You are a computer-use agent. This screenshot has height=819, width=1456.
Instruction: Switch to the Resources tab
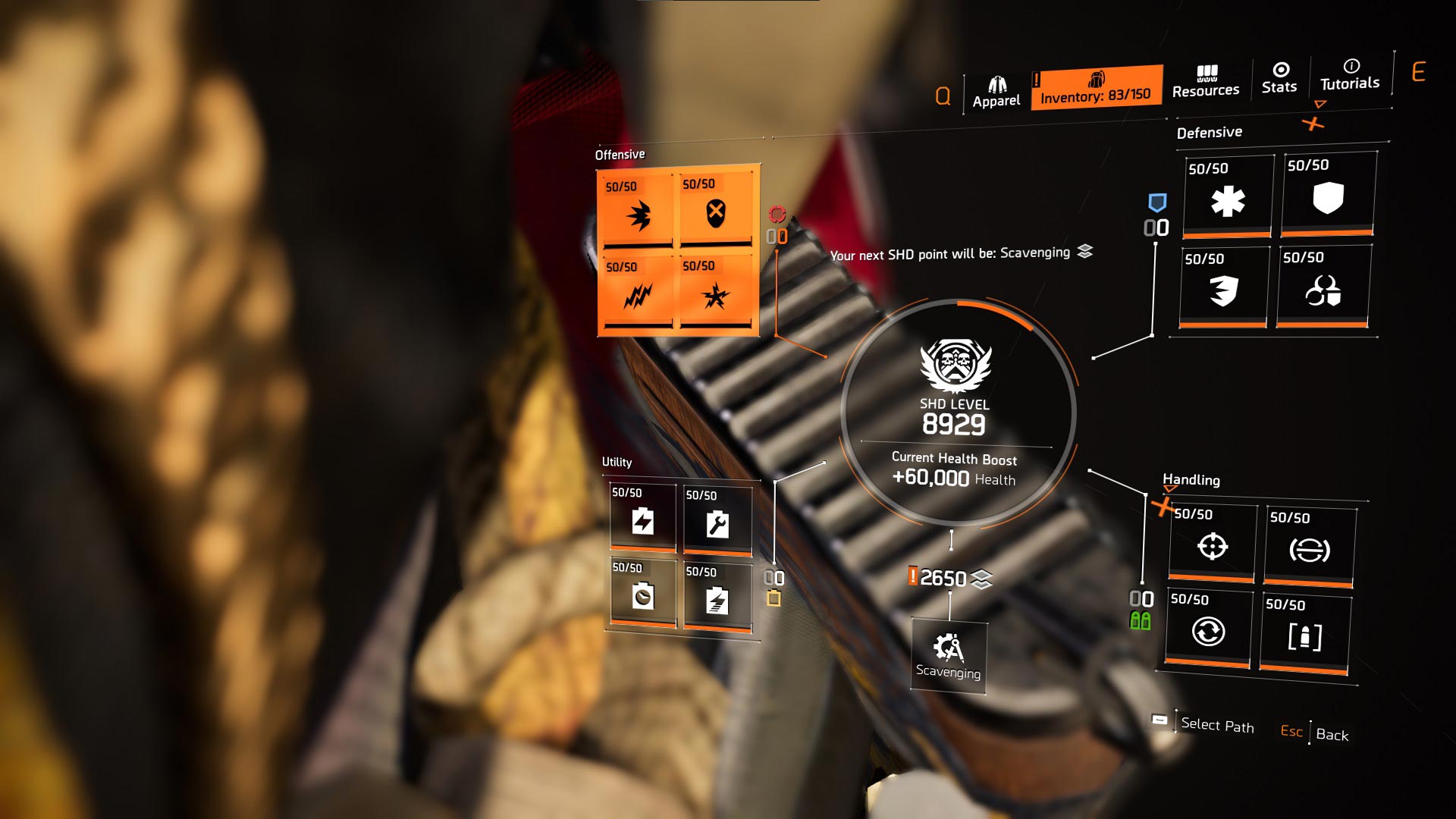tap(1206, 82)
